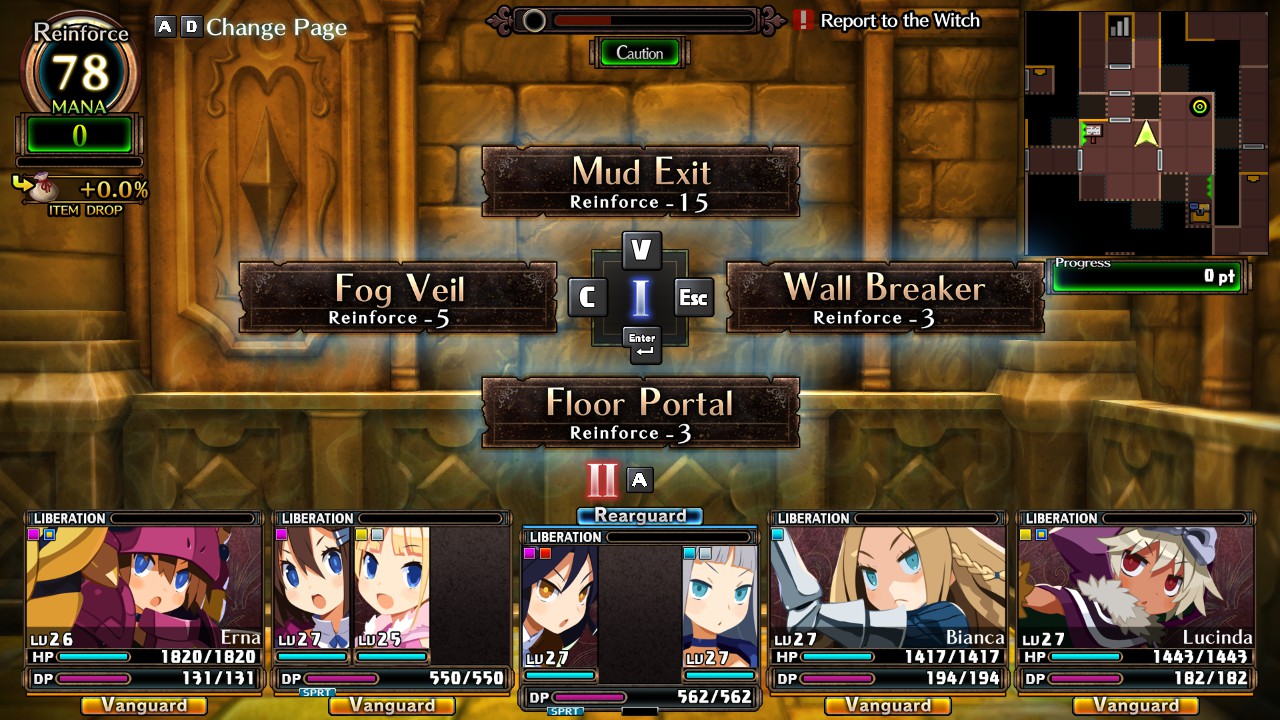Click the Report to the Witch objective

(x=898, y=21)
